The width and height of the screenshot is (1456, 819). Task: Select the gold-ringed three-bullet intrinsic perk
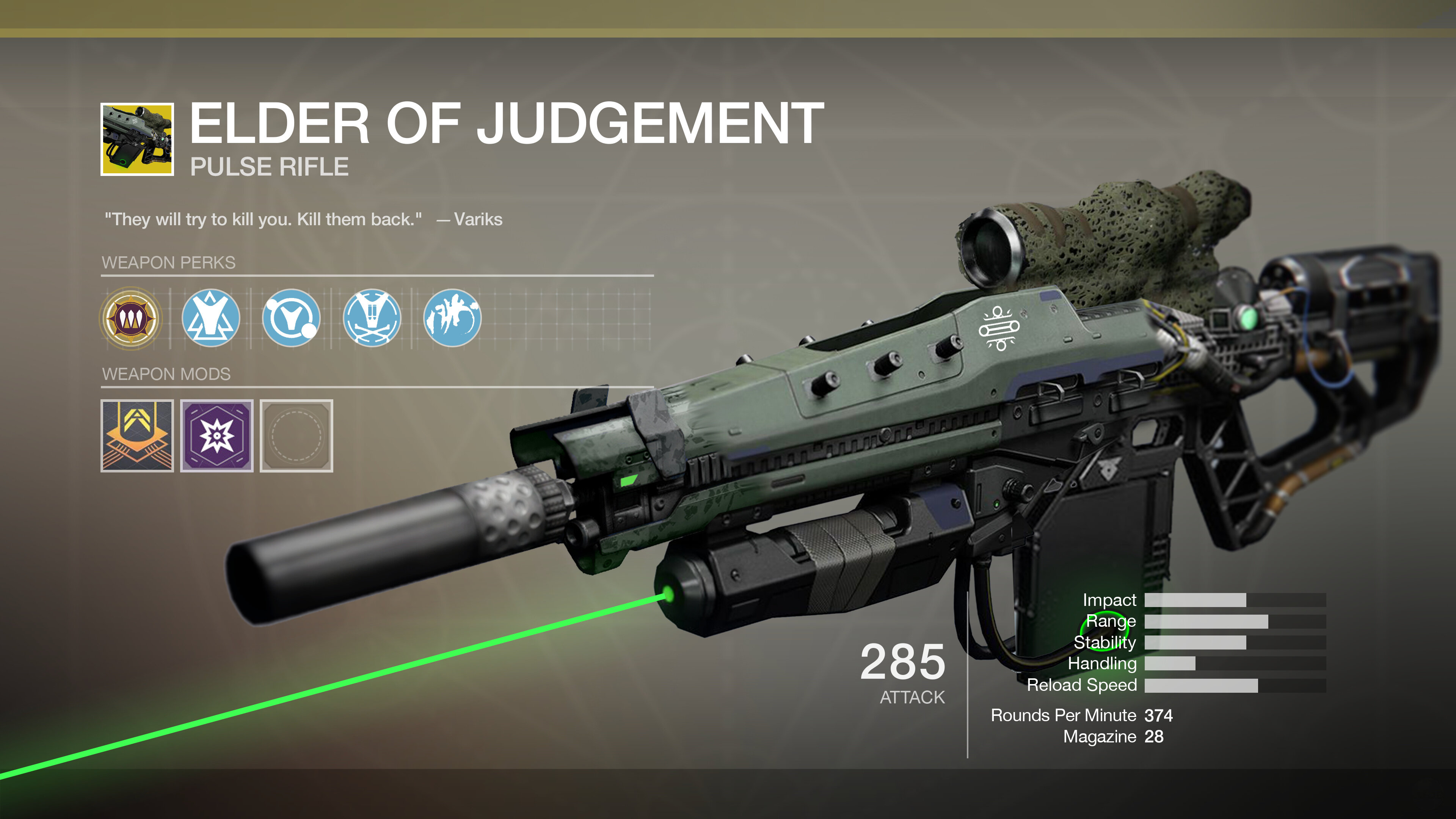click(130, 318)
